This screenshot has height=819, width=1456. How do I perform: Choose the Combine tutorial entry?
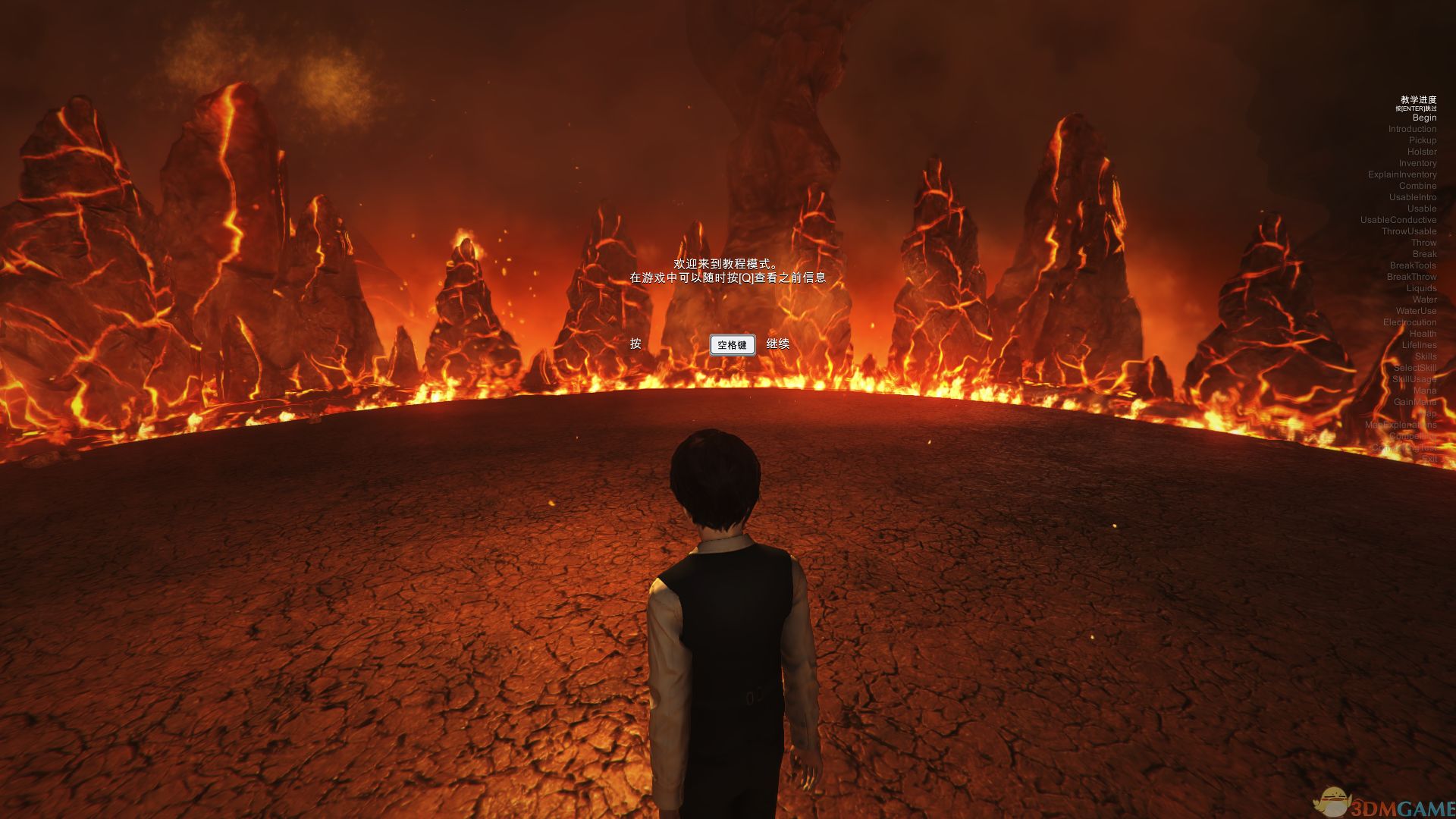[1417, 186]
